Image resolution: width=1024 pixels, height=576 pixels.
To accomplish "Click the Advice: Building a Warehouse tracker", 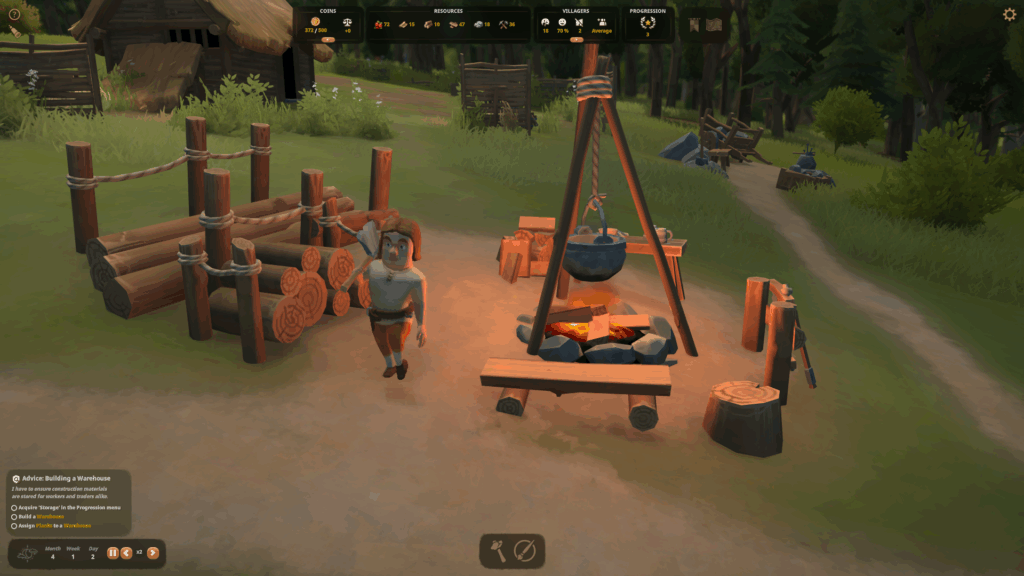I will [x=68, y=479].
